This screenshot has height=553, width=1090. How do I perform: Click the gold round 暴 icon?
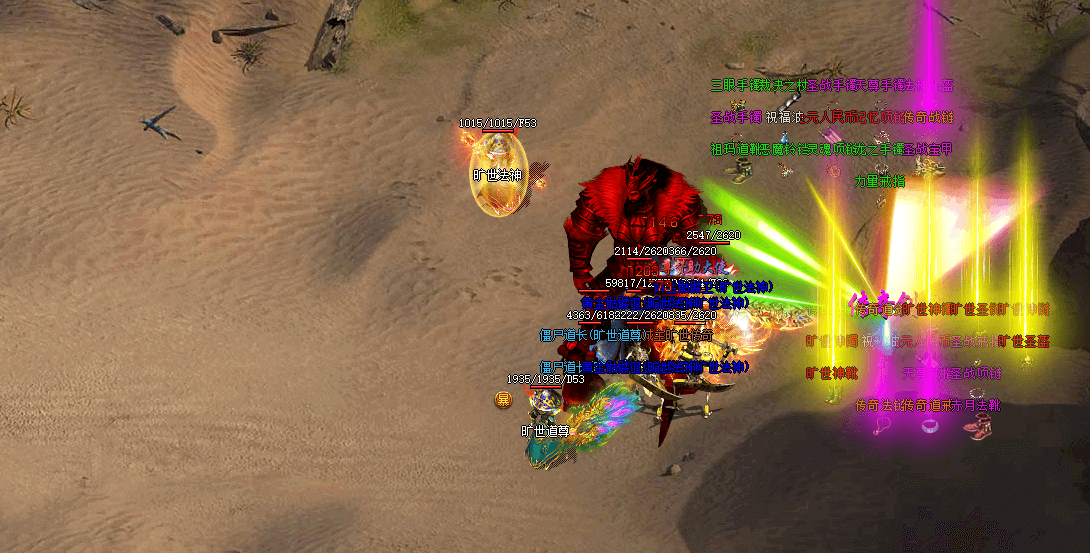click(x=504, y=400)
